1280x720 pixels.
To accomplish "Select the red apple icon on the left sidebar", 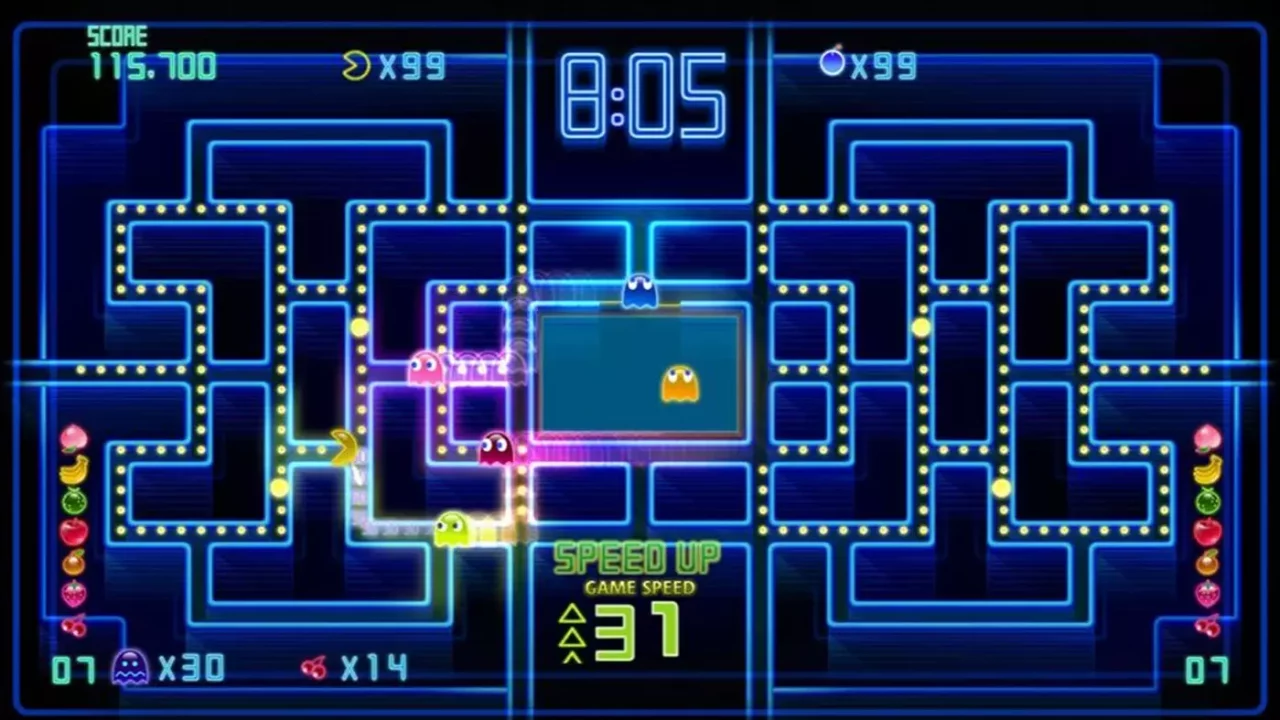I will click(73, 531).
